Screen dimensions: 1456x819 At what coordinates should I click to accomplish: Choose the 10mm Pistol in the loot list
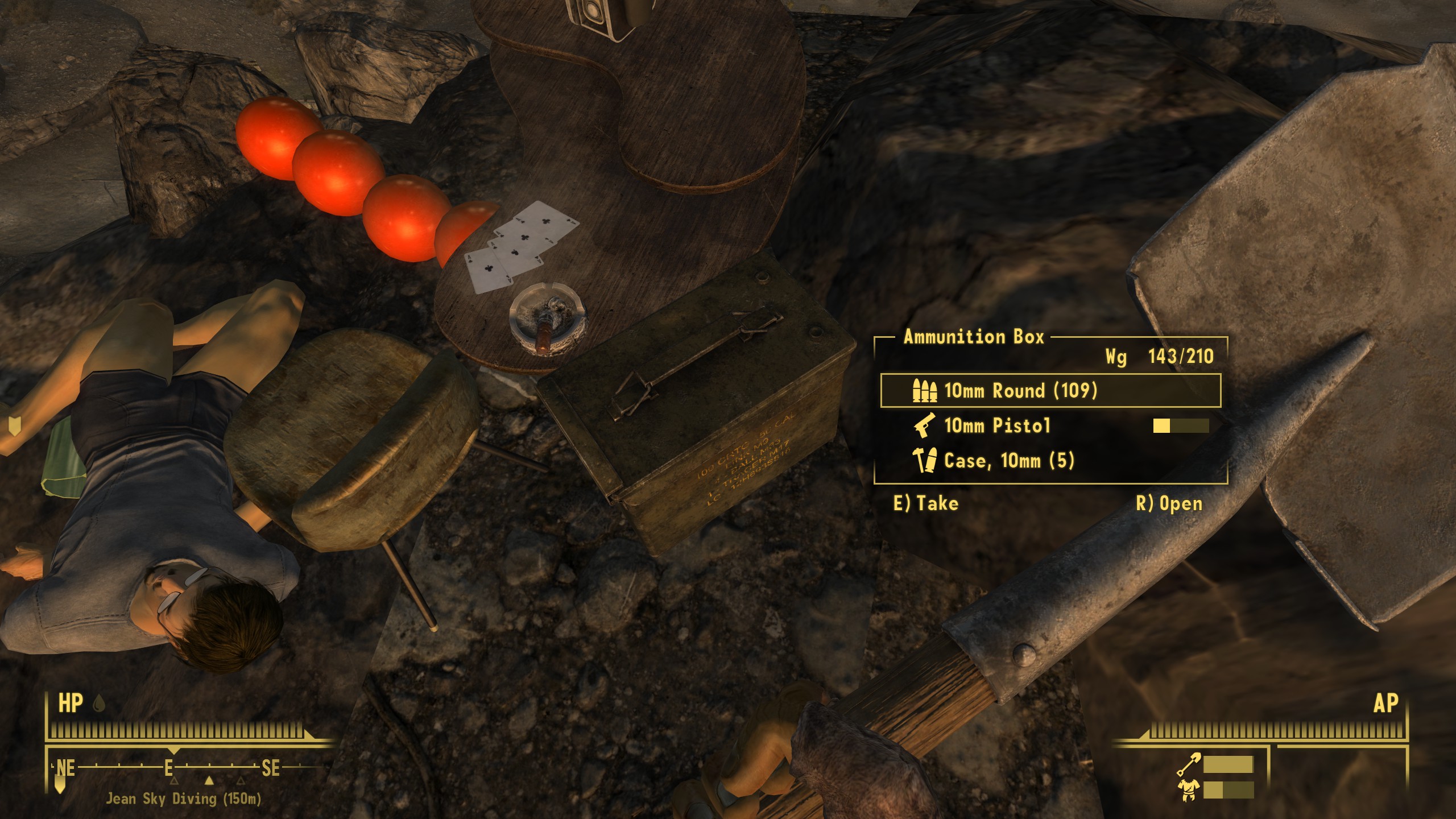coord(996,425)
